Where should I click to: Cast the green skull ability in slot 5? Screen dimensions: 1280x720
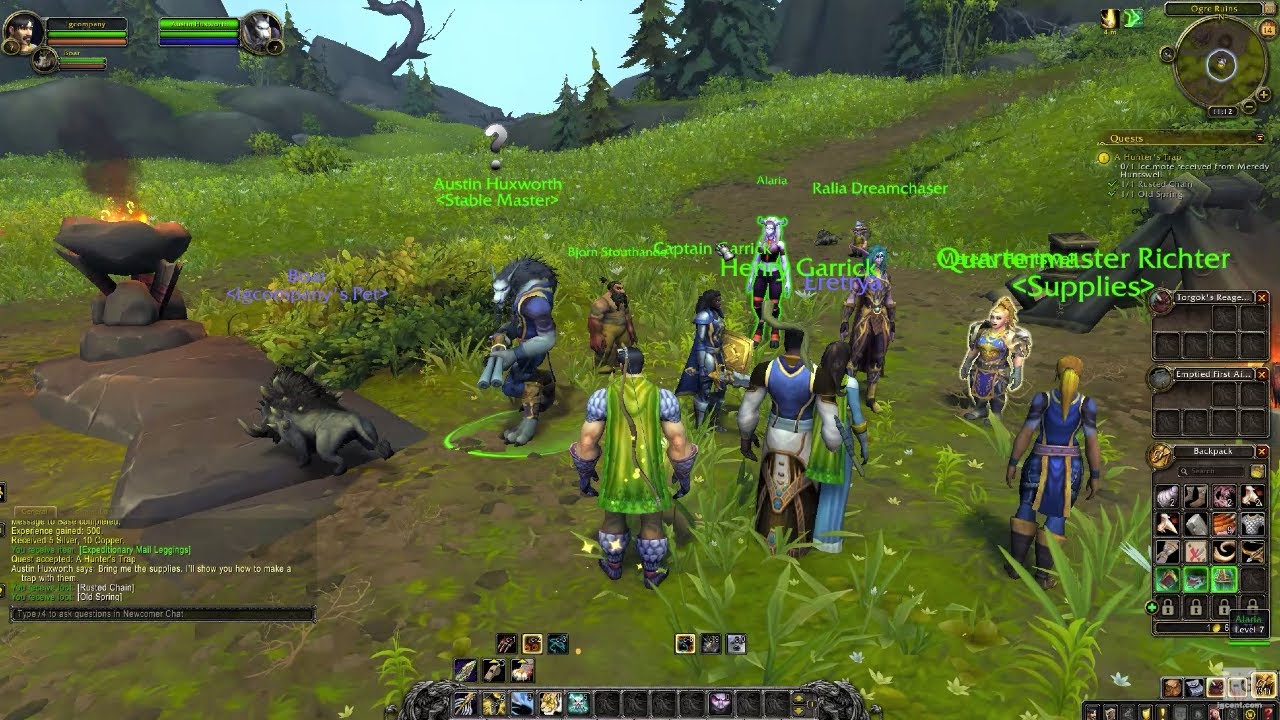pos(578,702)
